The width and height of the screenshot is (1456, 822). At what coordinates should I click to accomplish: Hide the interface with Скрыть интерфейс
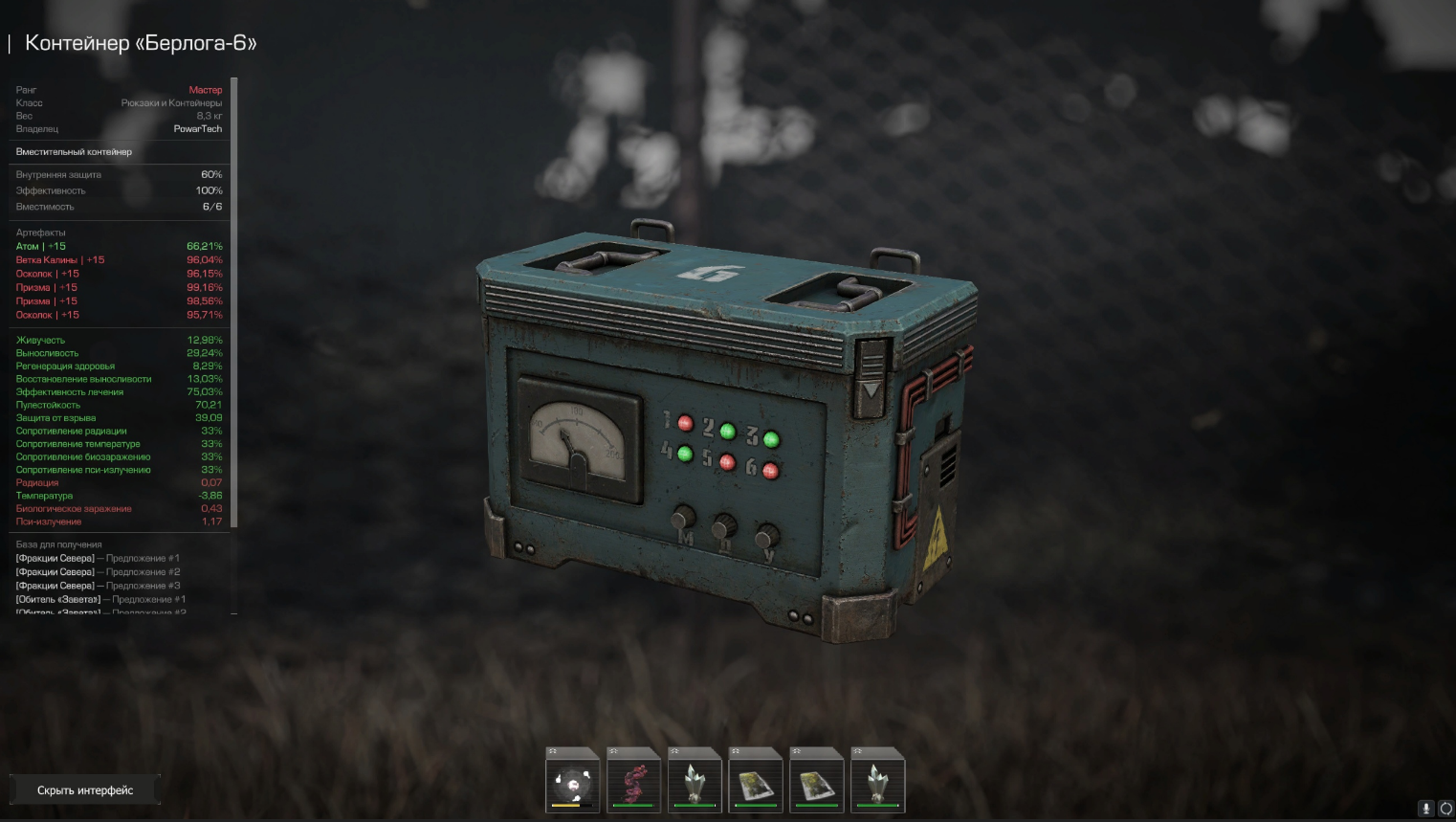coord(85,790)
